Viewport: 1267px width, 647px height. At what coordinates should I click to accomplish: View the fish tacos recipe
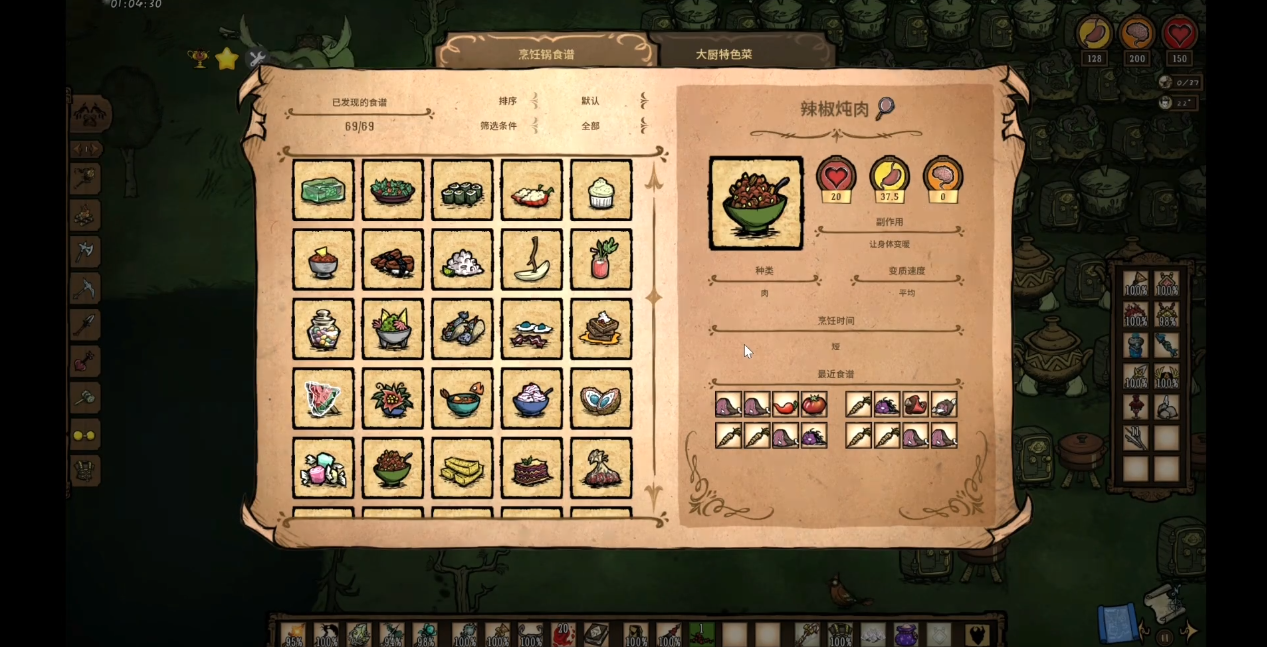pyautogui.click(x=462, y=329)
